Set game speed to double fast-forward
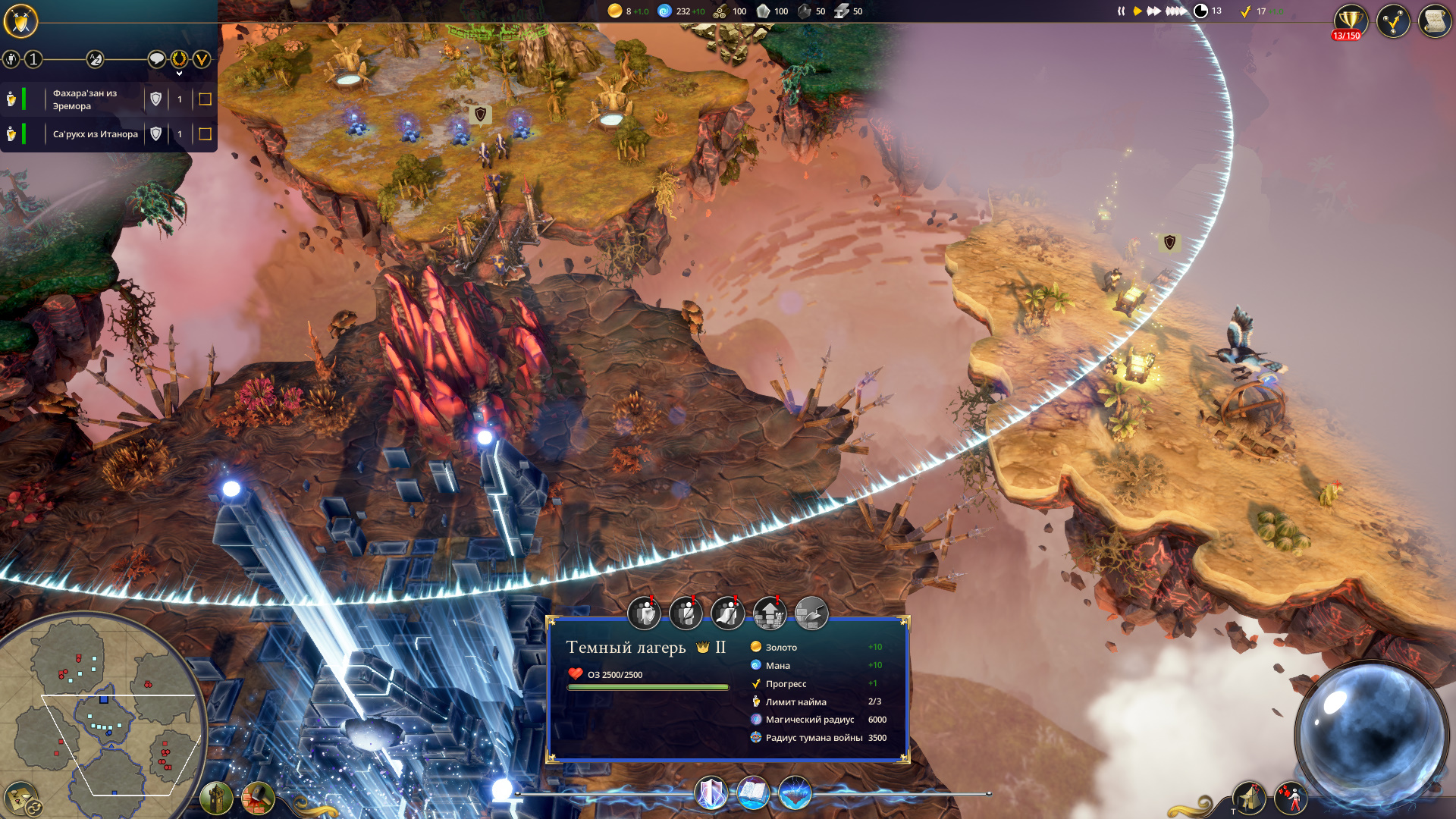Image resolution: width=1456 pixels, height=819 pixels. click(x=1153, y=11)
